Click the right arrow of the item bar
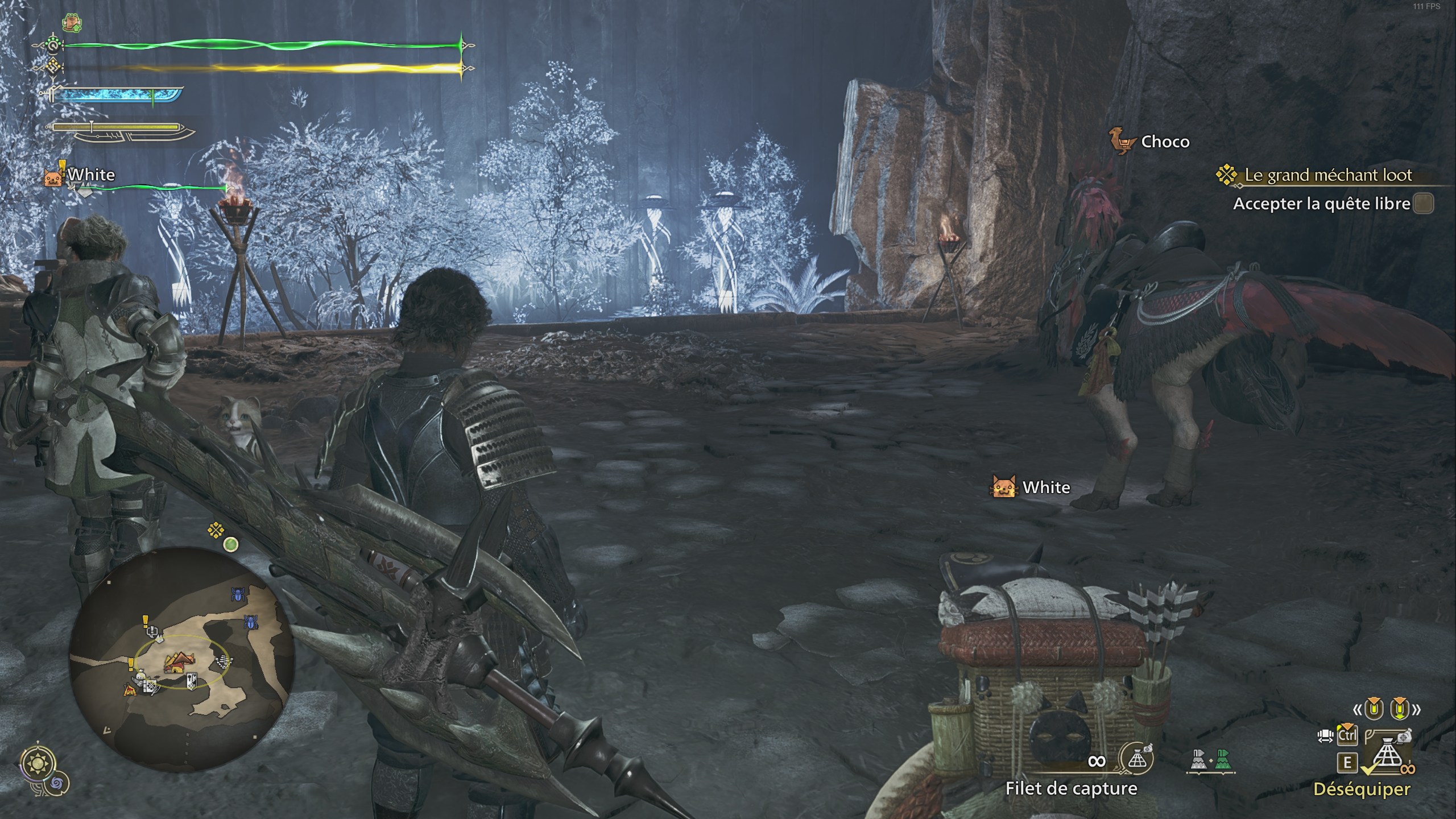Image resolution: width=1456 pixels, height=819 pixels. (x=1417, y=710)
